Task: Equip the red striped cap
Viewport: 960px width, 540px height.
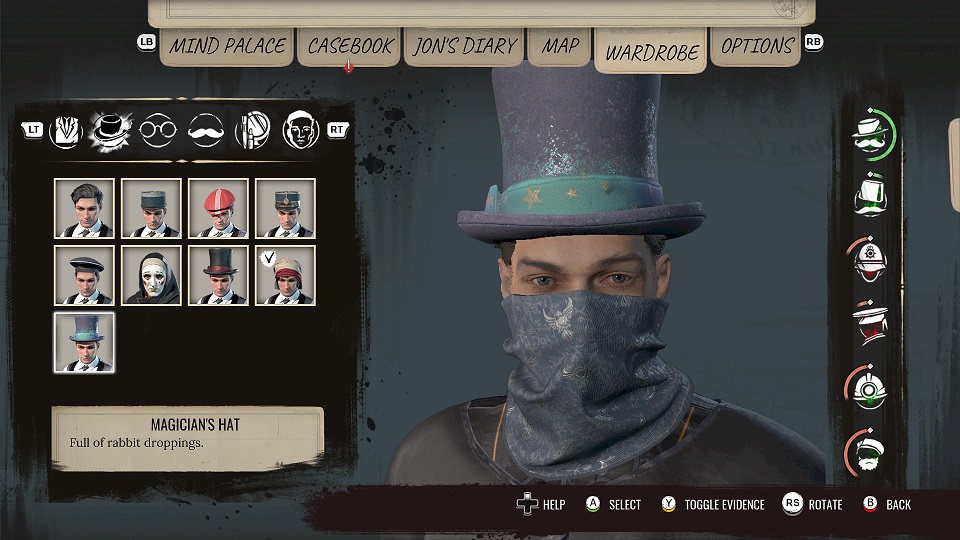Action: (x=218, y=208)
